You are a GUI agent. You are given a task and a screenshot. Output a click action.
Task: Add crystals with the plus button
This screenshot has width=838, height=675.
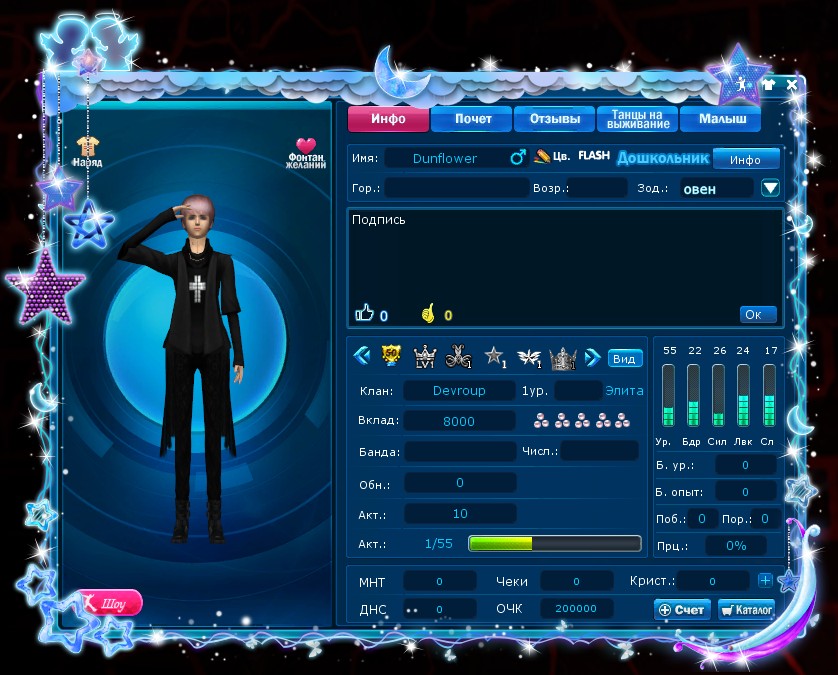click(x=765, y=580)
